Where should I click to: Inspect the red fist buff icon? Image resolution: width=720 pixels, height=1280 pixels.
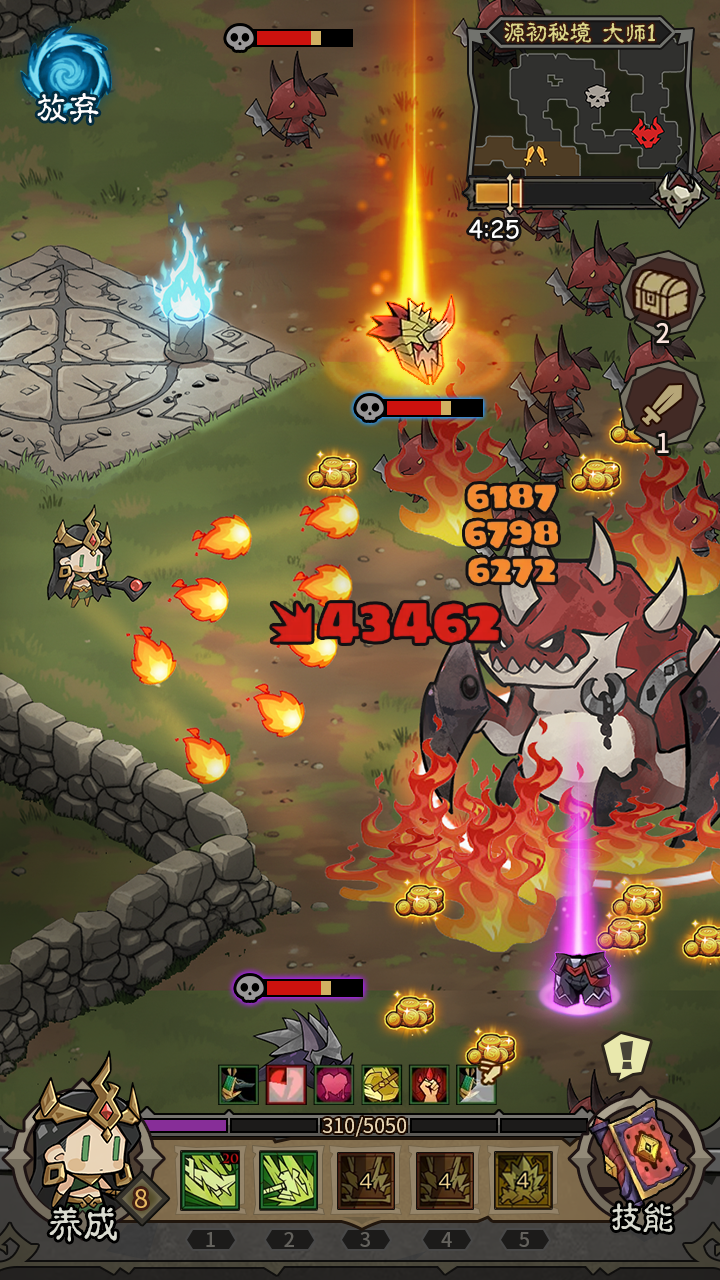(x=429, y=1085)
